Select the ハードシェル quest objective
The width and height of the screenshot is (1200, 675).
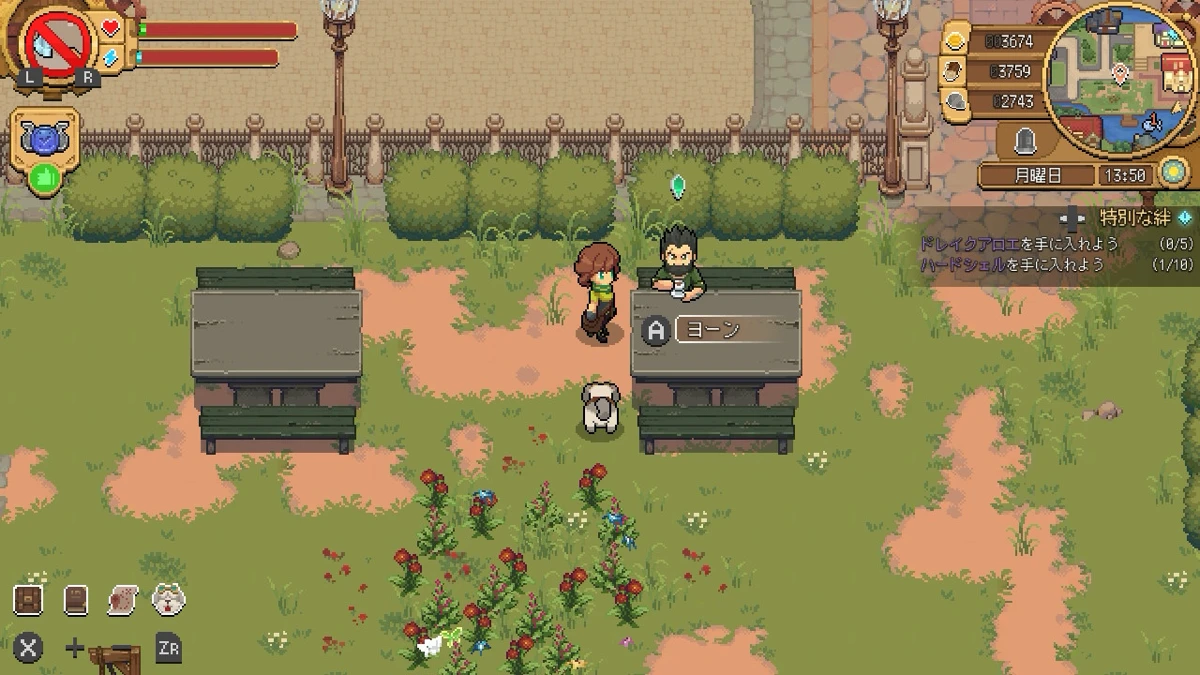point(1011,264)
